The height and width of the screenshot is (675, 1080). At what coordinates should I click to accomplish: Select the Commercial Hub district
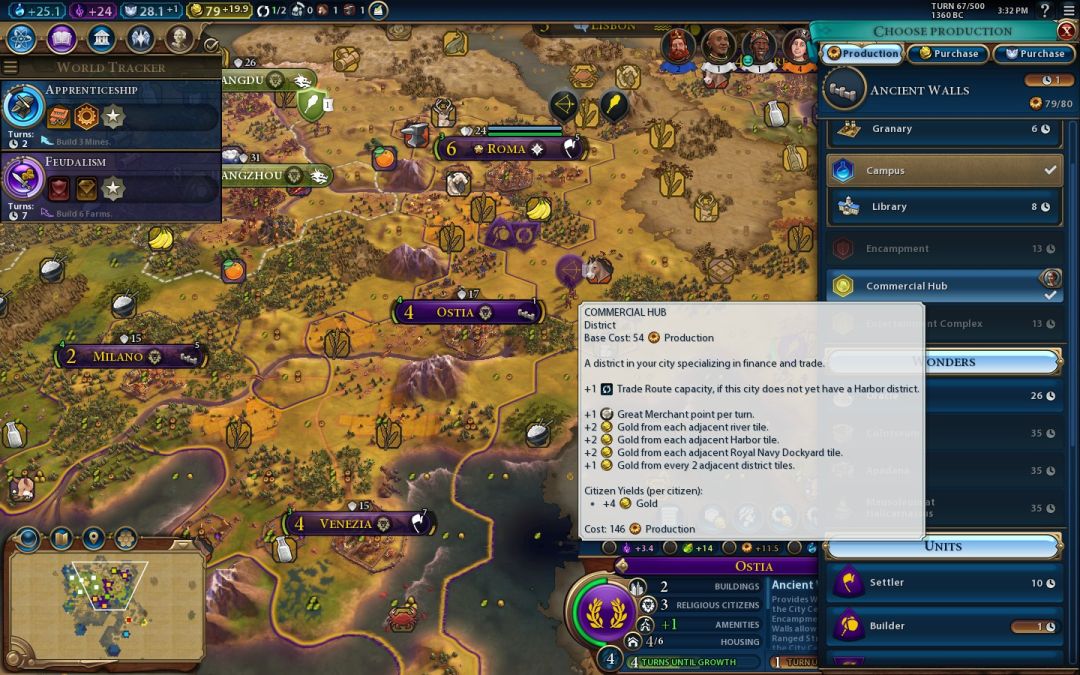pos(943,286)
